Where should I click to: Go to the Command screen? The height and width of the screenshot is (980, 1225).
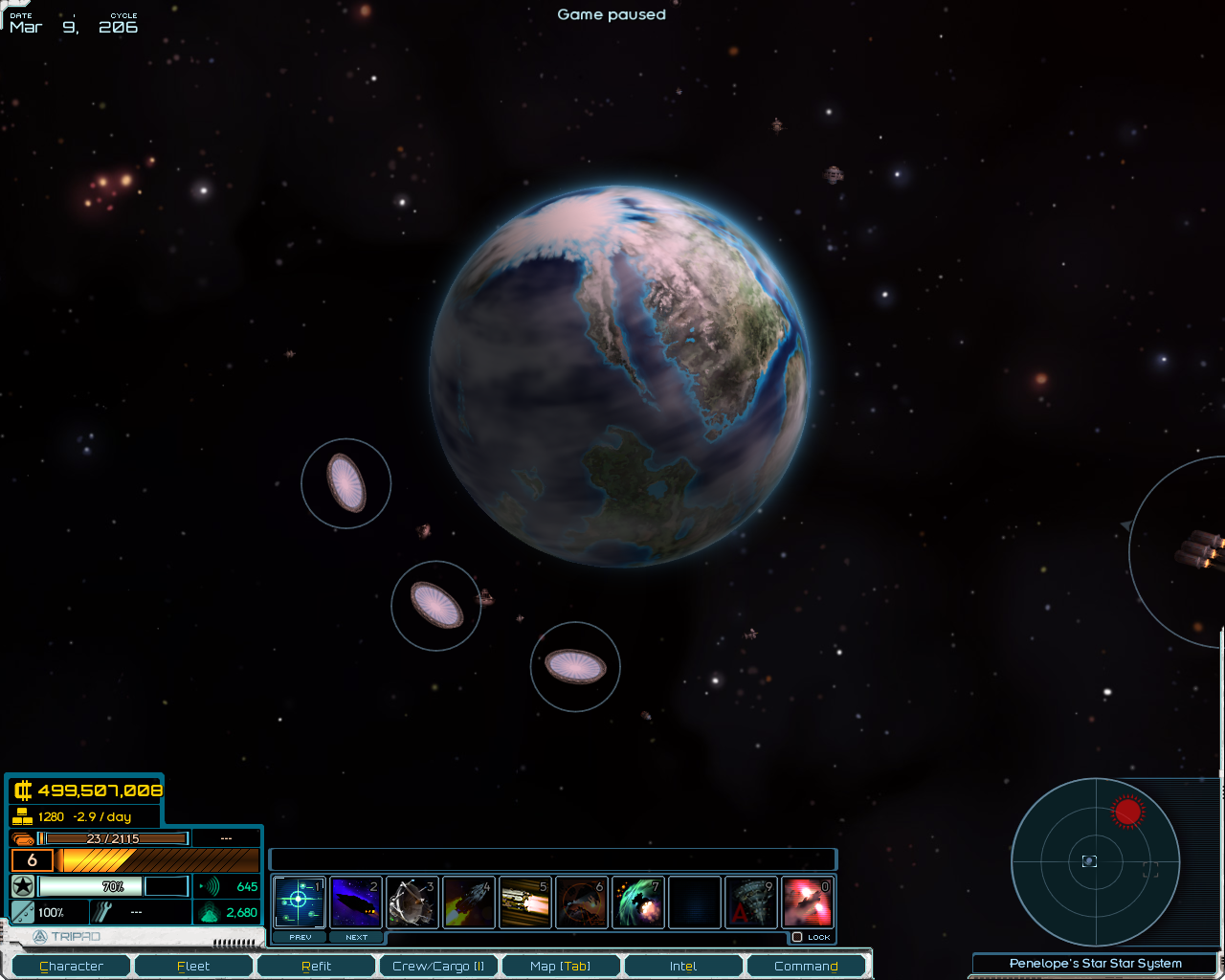[806, 966]
